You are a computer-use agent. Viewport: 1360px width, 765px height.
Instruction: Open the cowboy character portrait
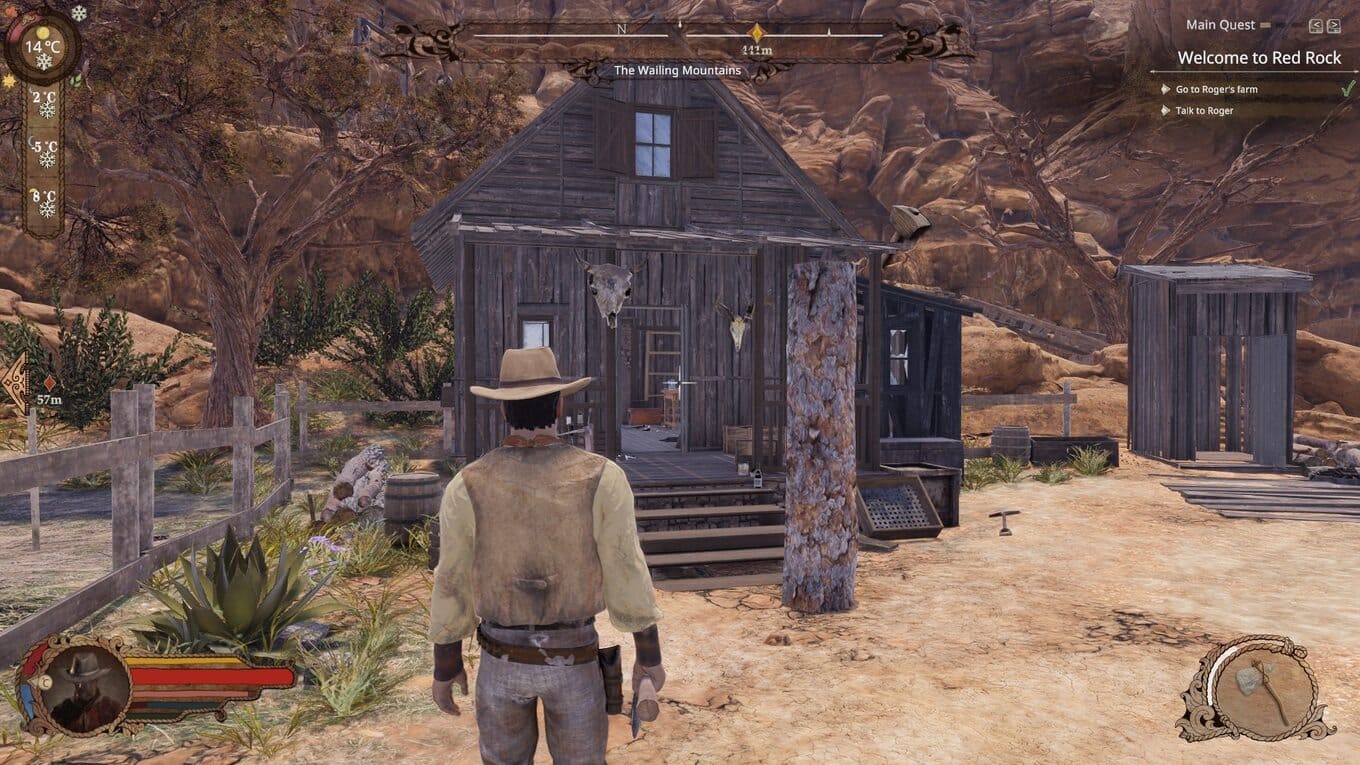point(87,686)
